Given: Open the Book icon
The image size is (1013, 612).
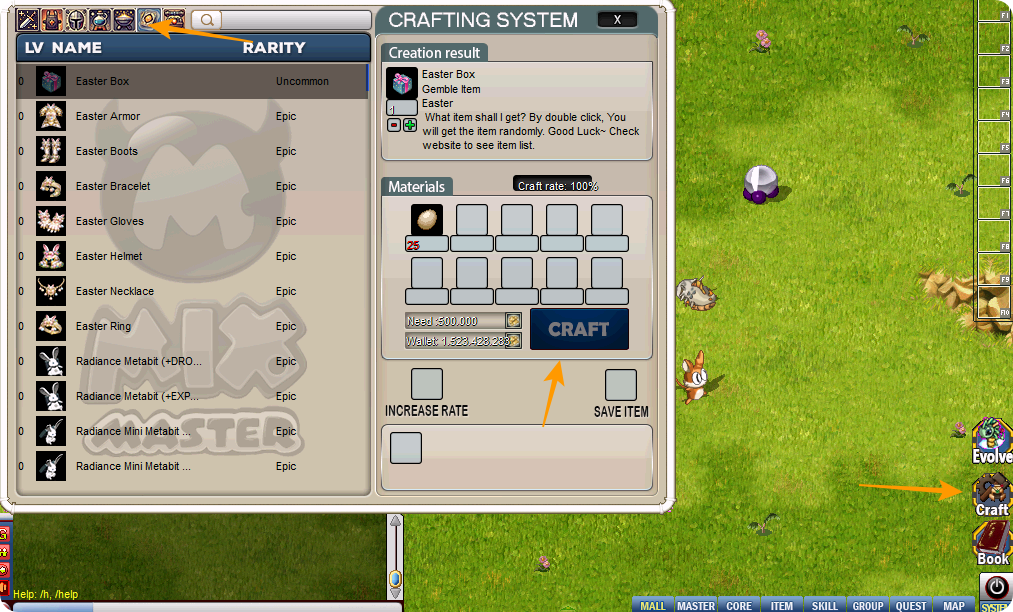Looking at the screenshot, I should (x=992, y=544).
